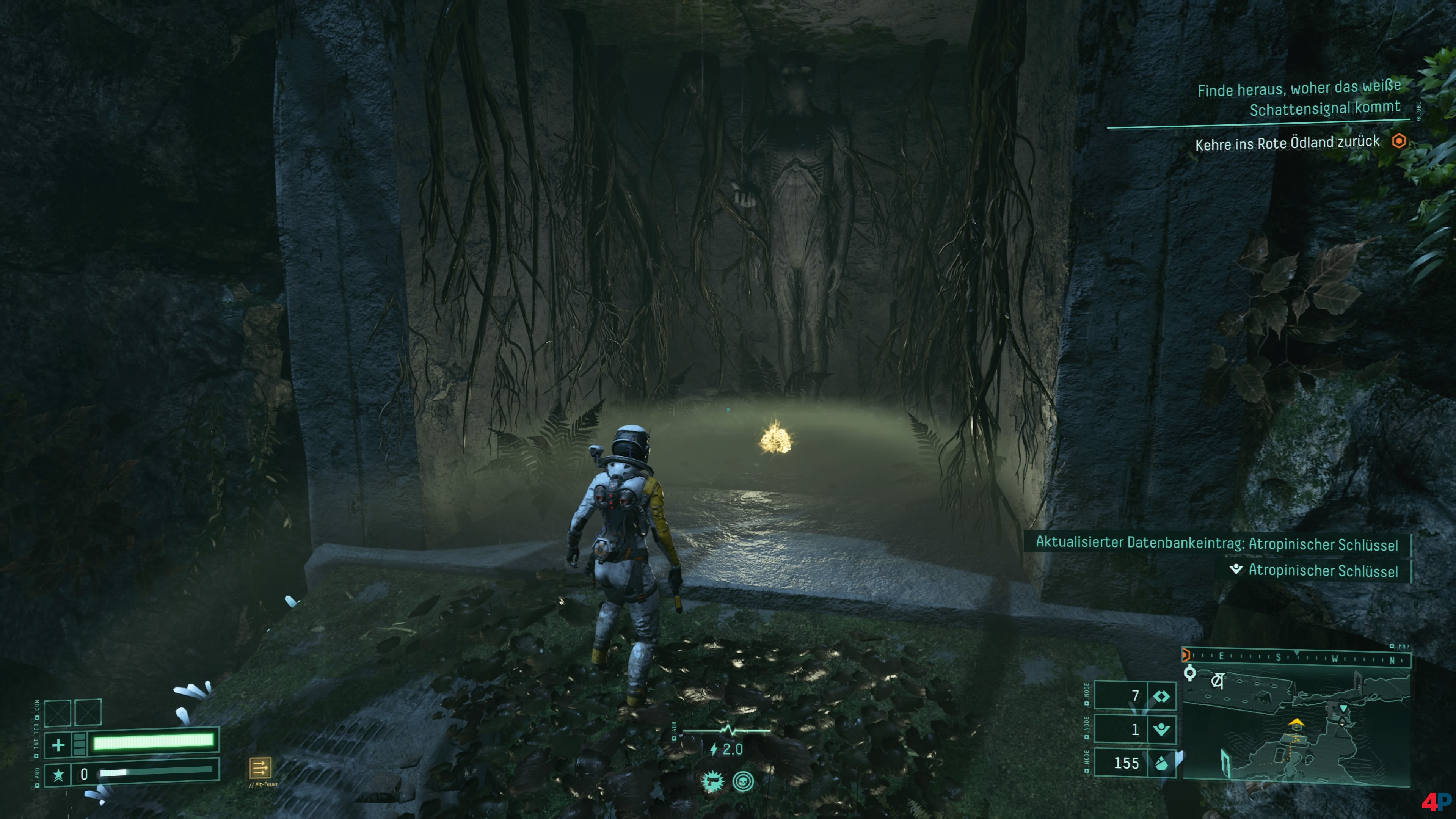Click the skull ring perk icon

(743, 782)
